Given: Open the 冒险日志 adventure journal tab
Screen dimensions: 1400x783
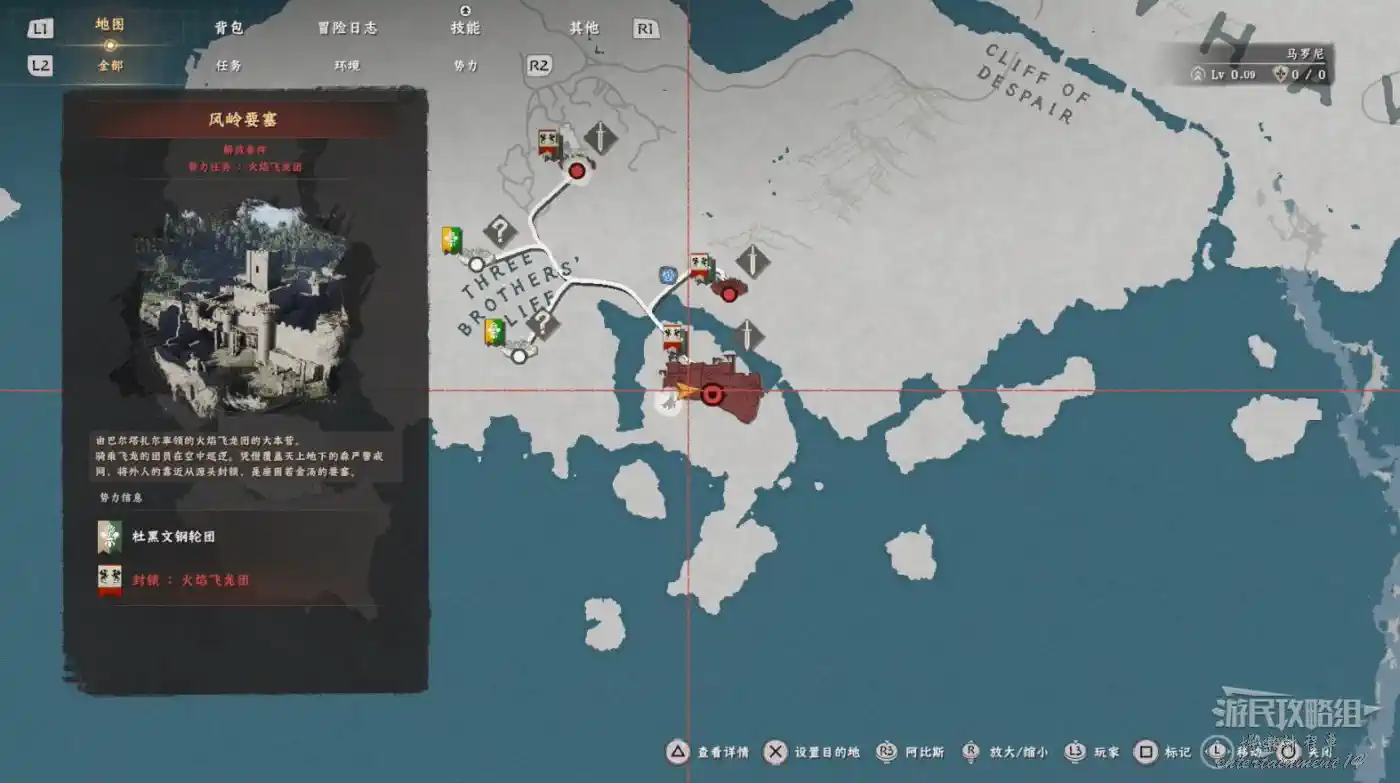Looking at the screenshot, I should pyautogui.click(x=347, y=28).
